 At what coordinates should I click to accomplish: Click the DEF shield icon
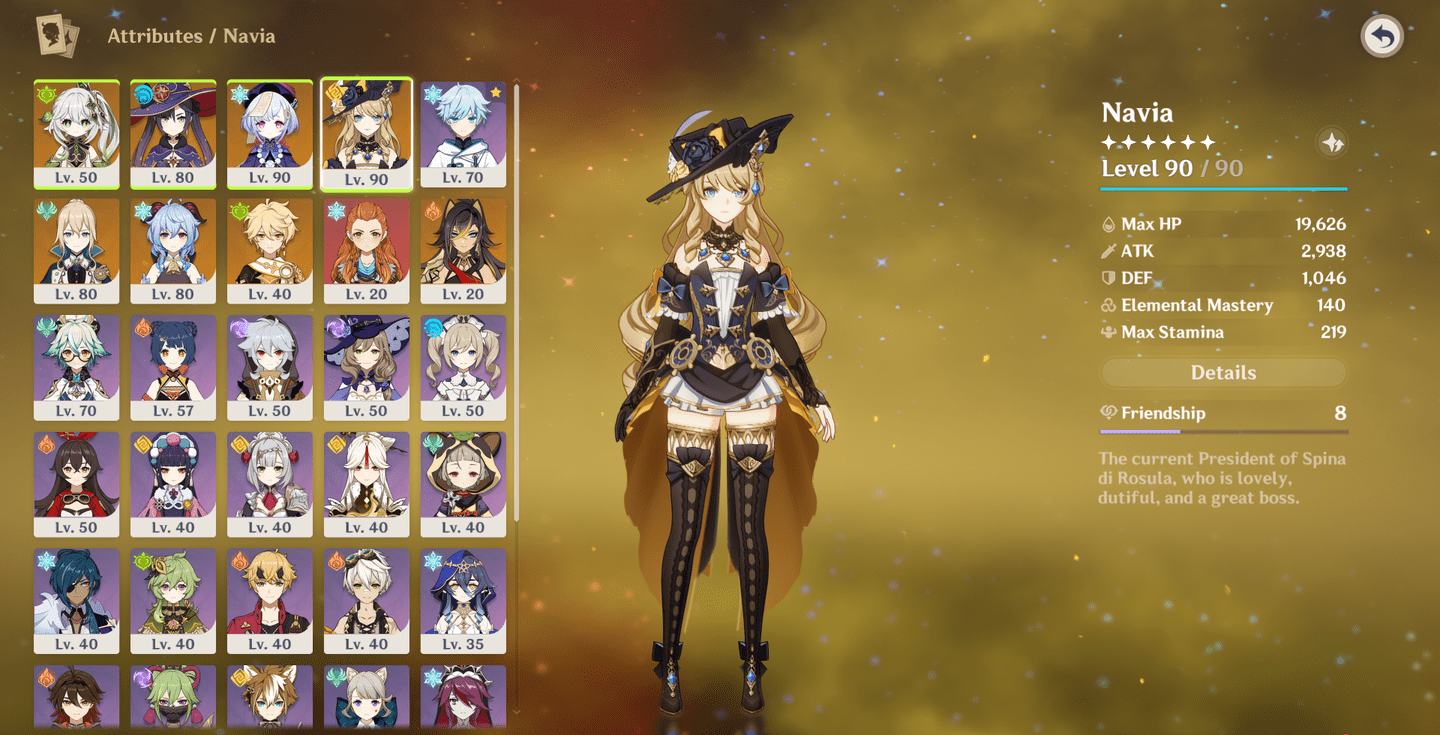coord(1109,278)
